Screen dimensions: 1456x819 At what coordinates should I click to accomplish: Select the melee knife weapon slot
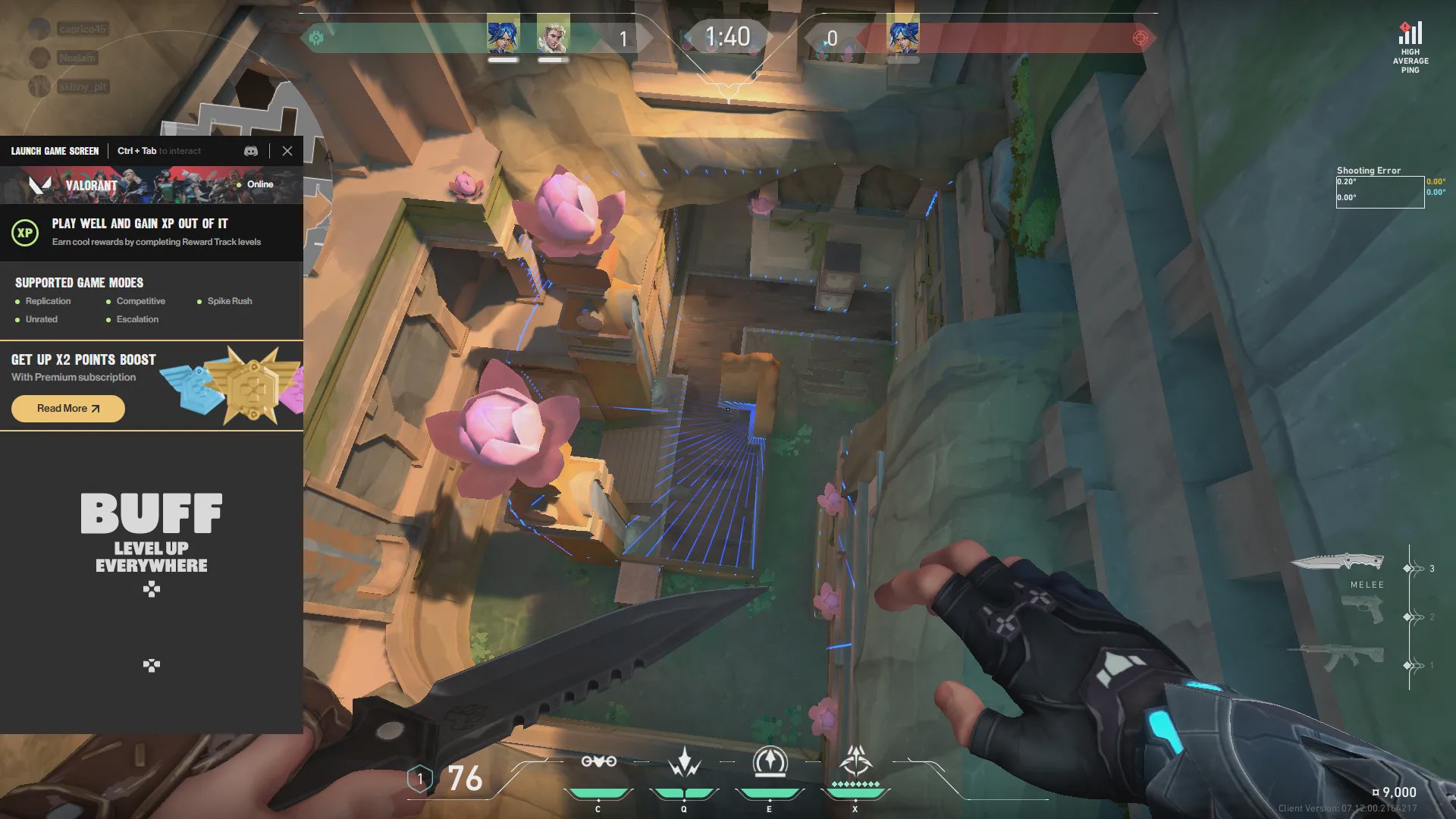tap(1337, 562)
